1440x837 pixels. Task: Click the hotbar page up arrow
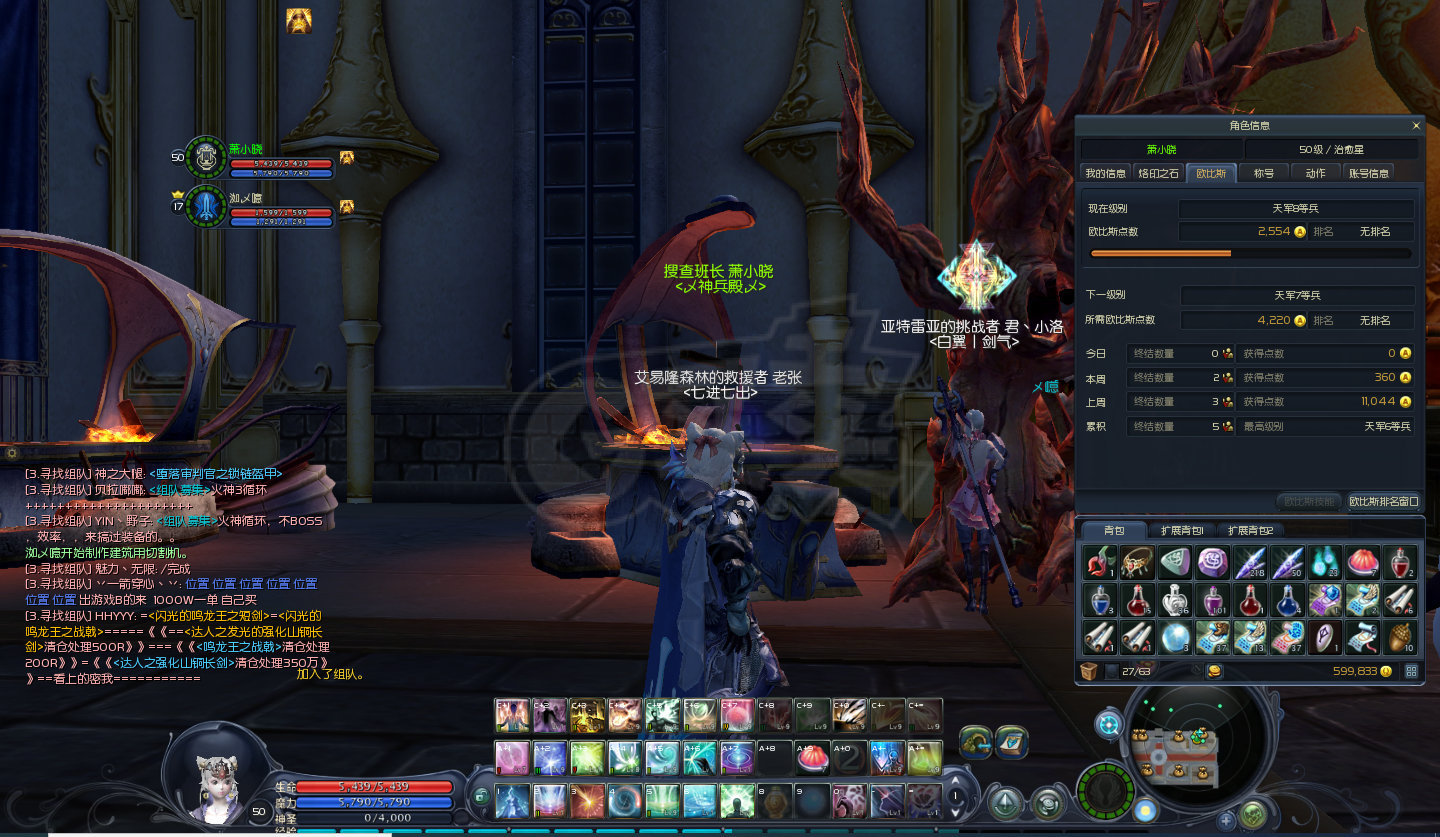956,782
